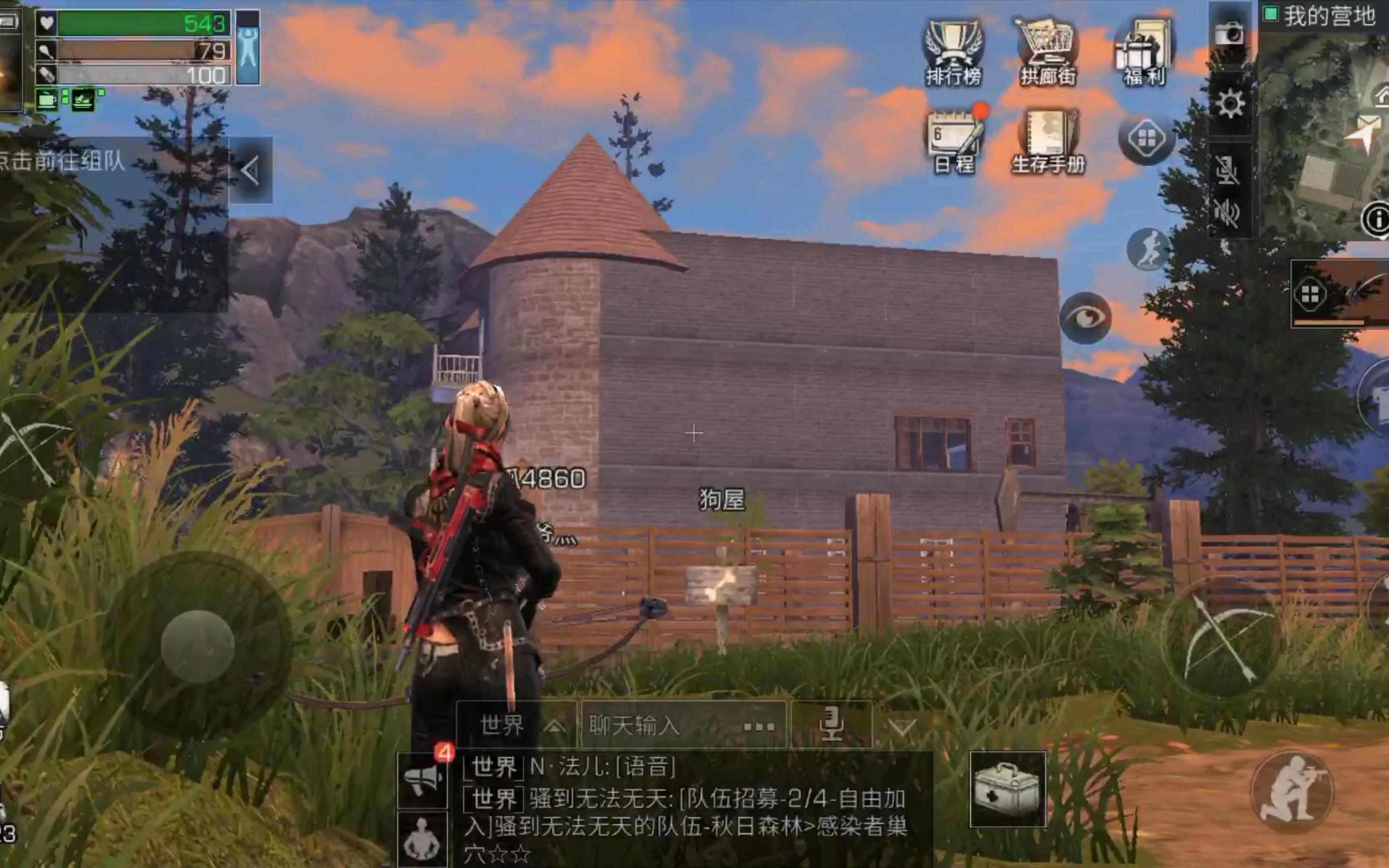Activate the sprint running icon

[1147, 249]
